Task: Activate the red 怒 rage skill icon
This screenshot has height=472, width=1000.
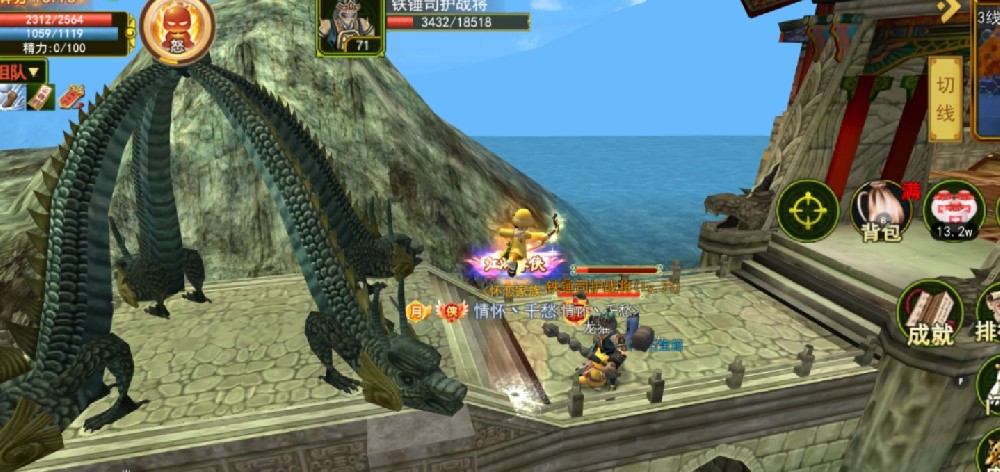Action: 176,28
